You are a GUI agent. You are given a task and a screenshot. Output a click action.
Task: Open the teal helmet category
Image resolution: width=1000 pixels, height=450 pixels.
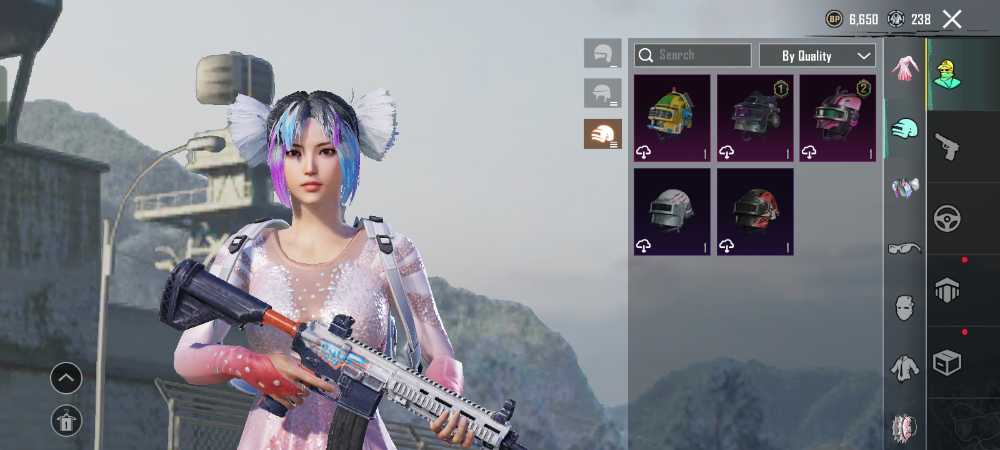905,128
